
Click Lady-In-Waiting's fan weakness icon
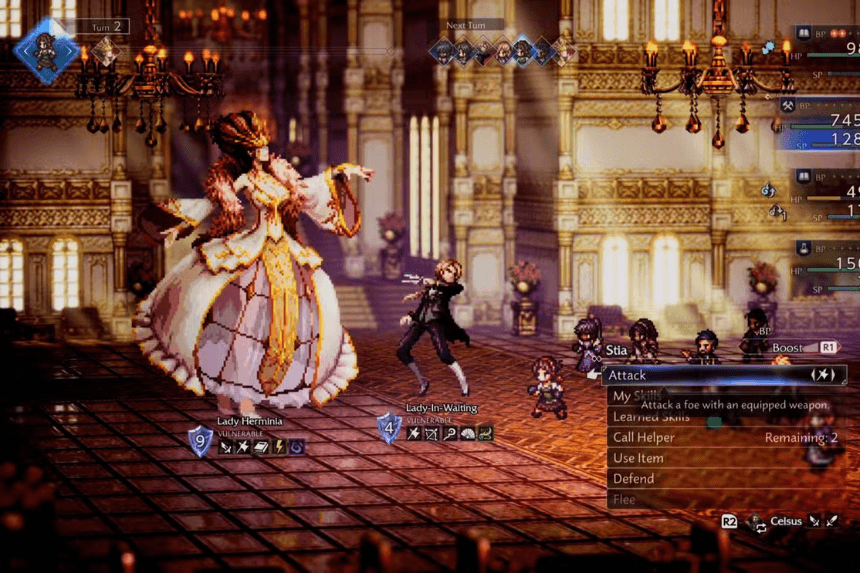pyautogui.click(x=467, y=433)
